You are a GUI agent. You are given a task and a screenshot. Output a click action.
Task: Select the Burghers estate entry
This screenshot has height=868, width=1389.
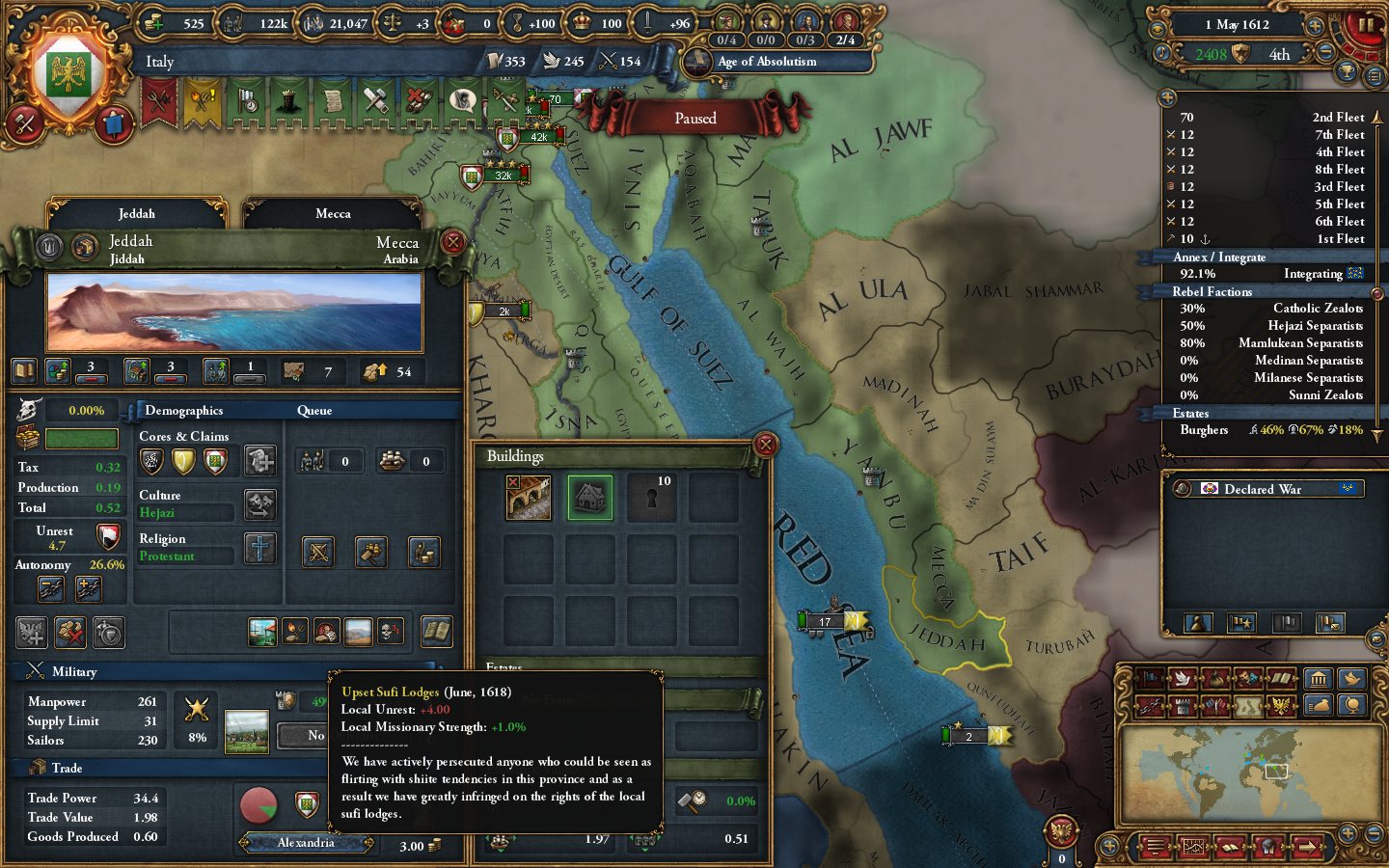1204,430
